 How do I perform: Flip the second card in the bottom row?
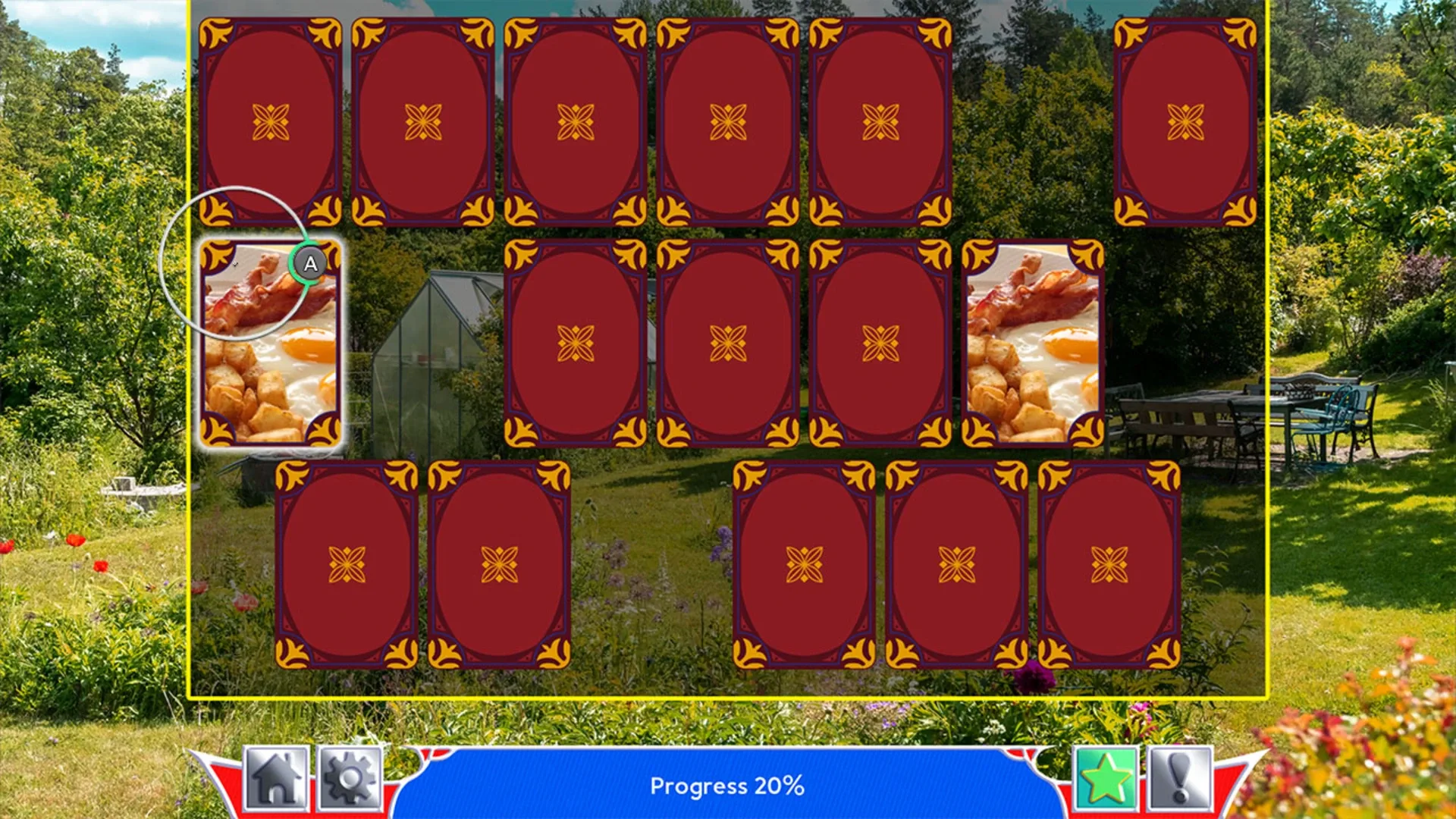(x=500, y=565)
